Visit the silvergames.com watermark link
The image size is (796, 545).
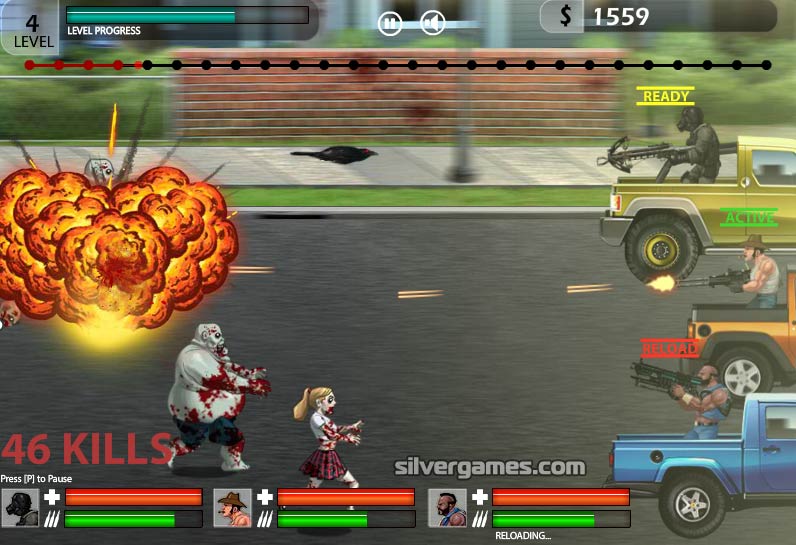pyautogui.click(x=490, y=467)
